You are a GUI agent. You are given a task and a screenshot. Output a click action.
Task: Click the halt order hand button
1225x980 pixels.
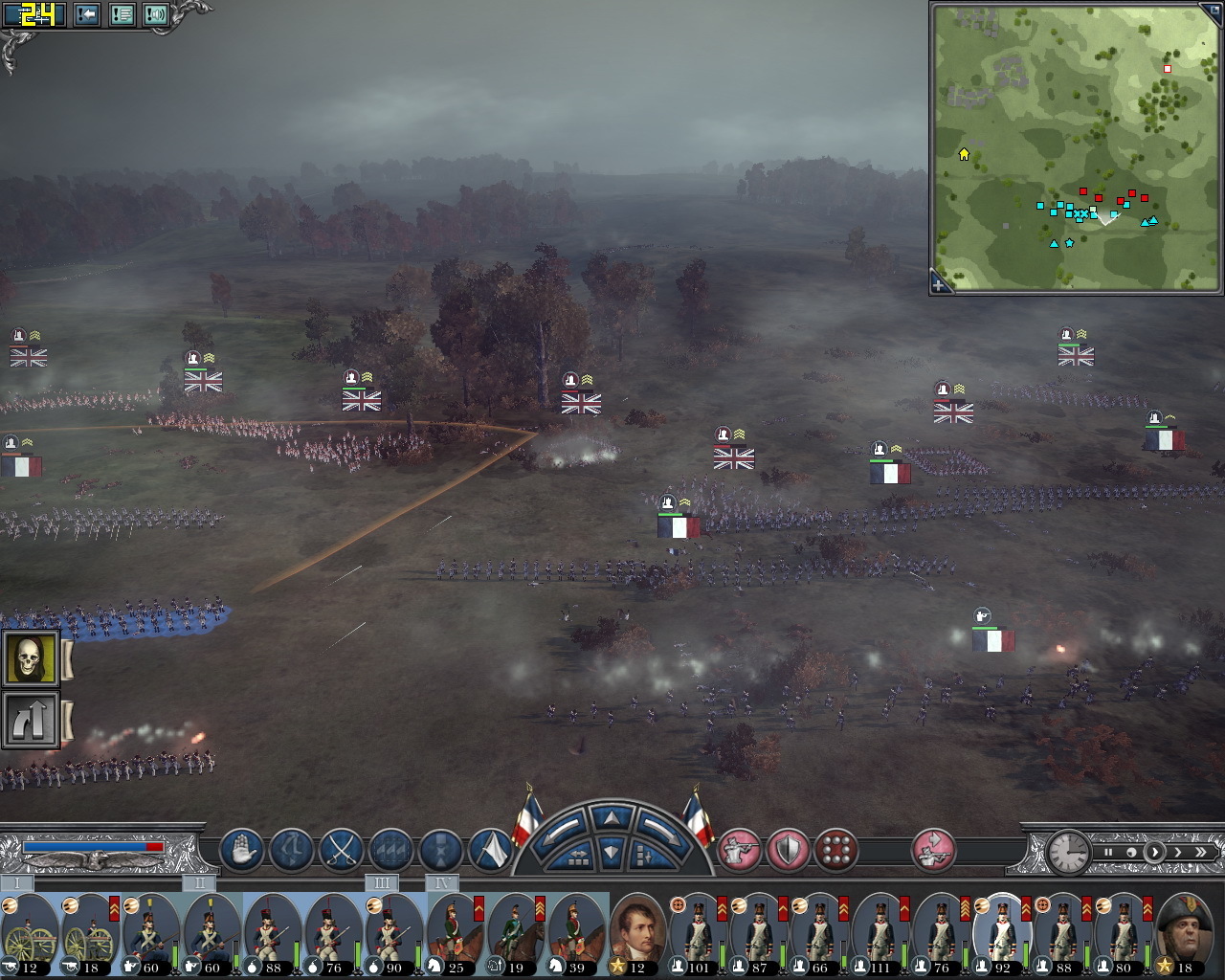point(241,850)
